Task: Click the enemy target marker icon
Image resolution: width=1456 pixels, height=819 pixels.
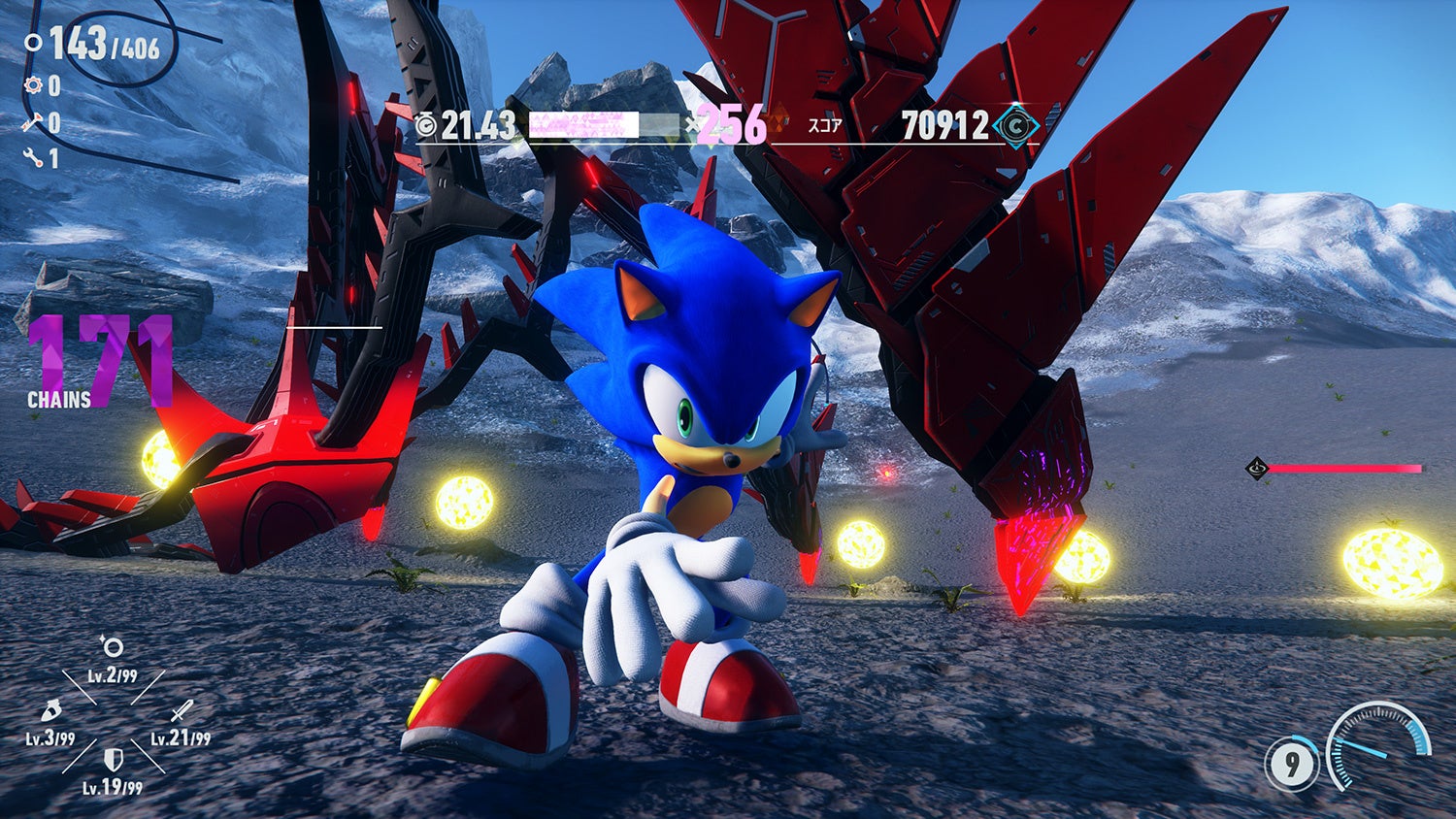Action: (1257, 469)
